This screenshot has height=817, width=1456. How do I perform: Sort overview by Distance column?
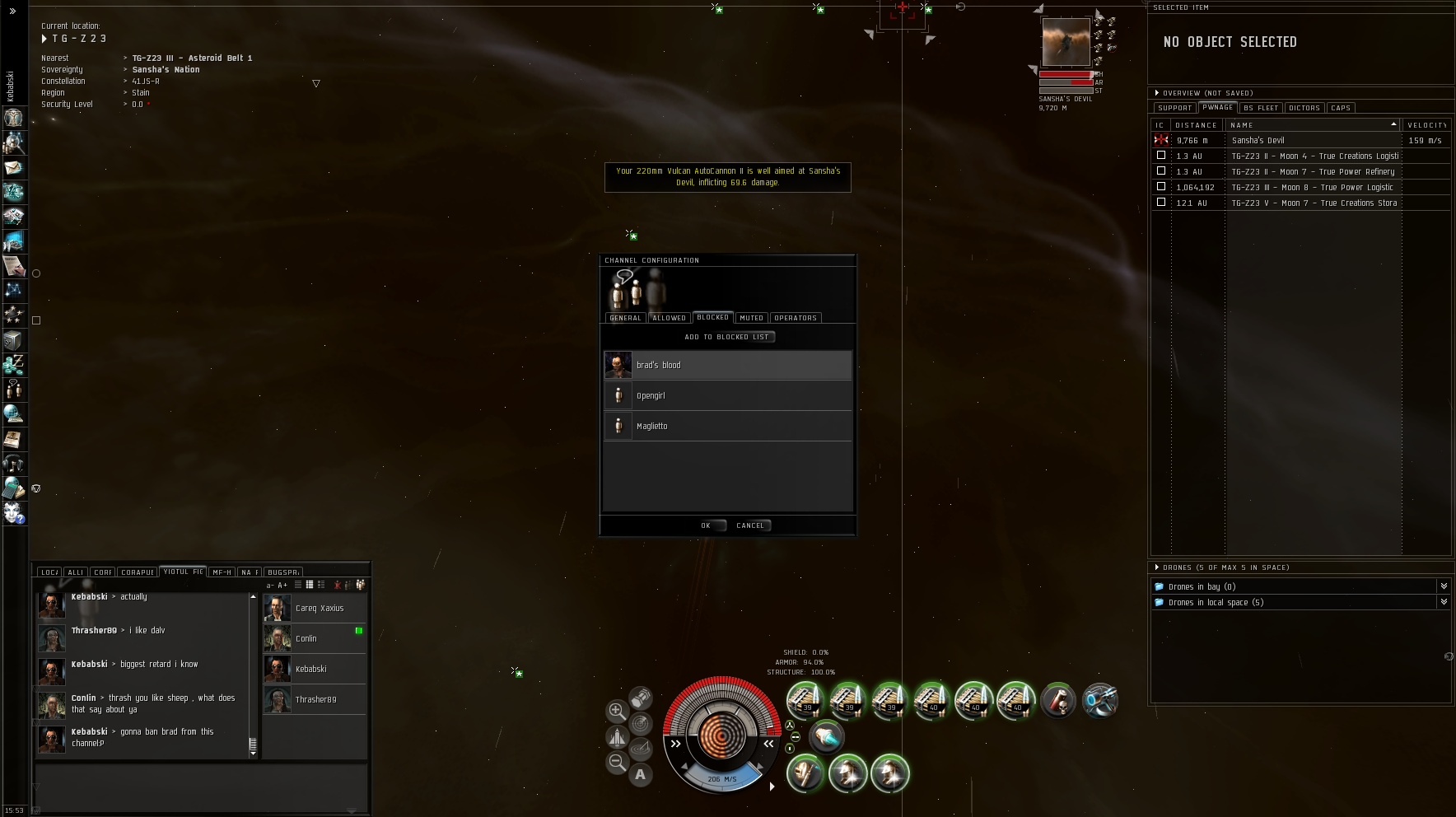[x=1196, y=125]
